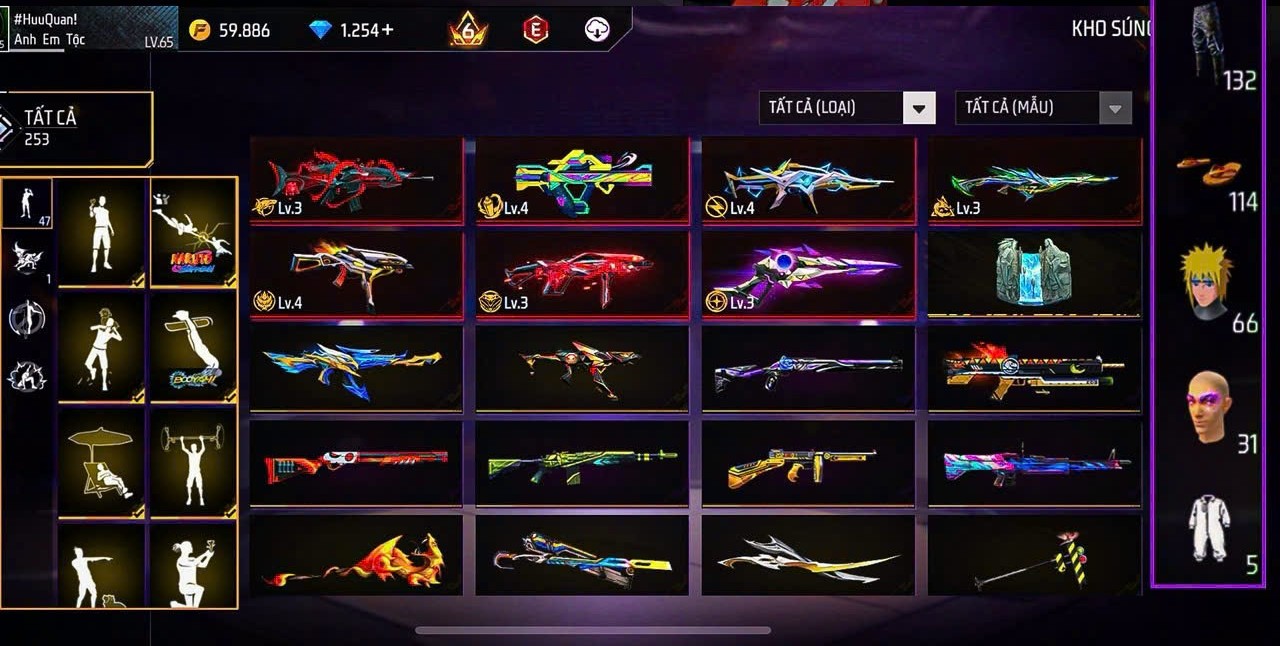Click the red hexagon E badge icon
Screen dimensions: 1280x646
tap(536, 30)
